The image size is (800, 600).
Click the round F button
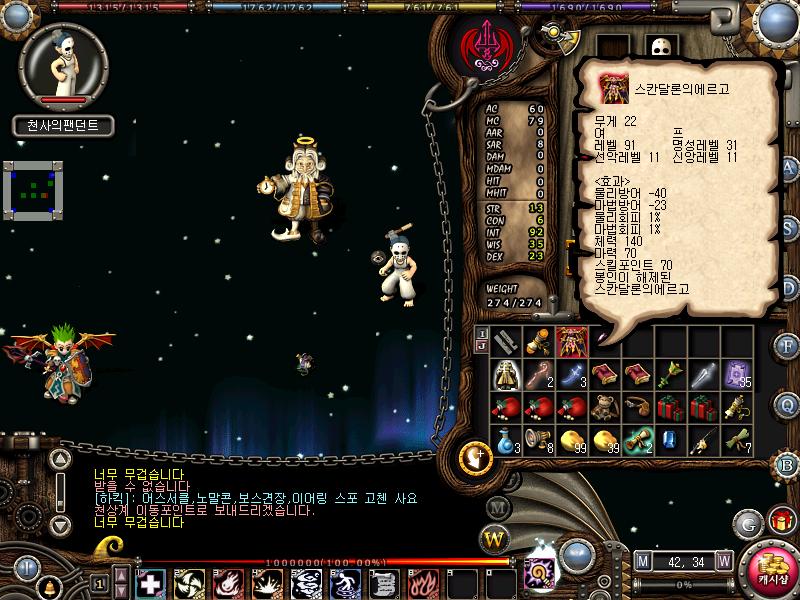tap(786, 346)
